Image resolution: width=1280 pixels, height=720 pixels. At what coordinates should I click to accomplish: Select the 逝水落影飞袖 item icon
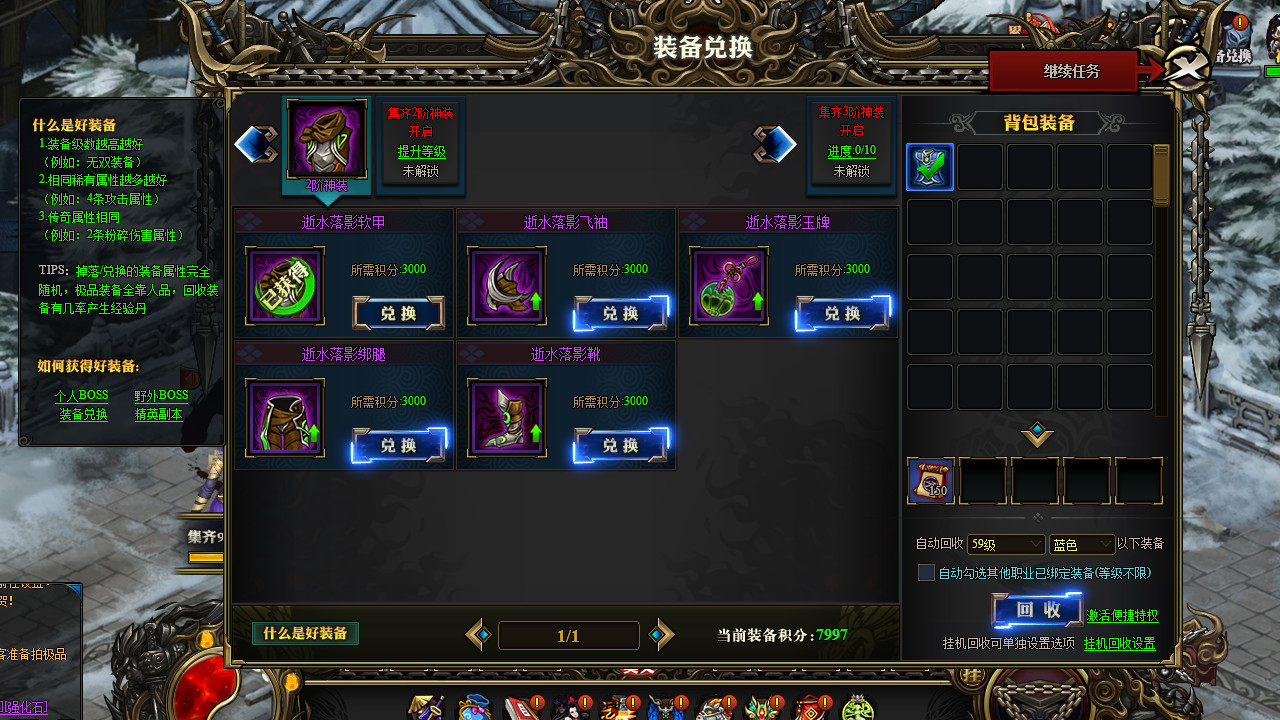point(507,286)
